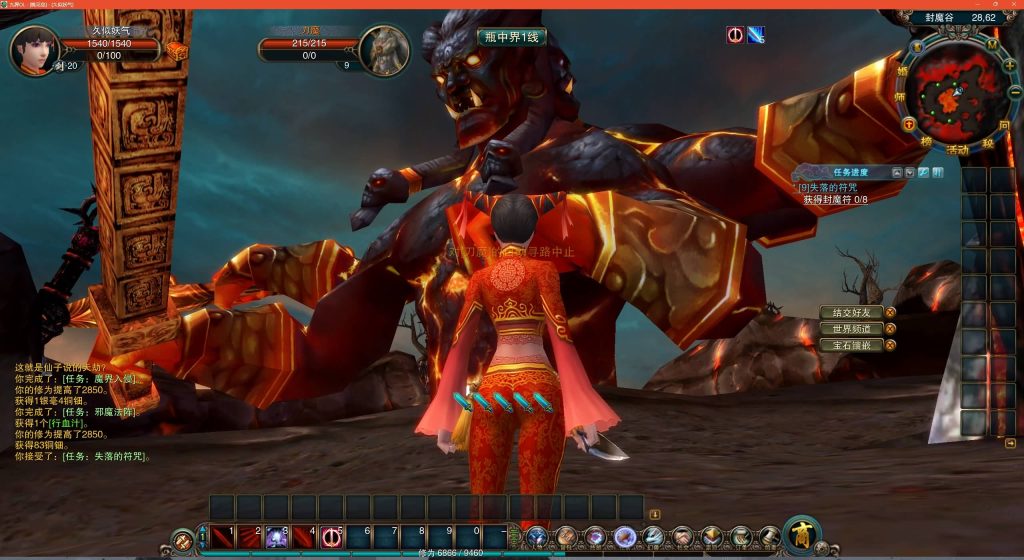Viewport: 1024px width, 560px height.
Task: Activate the red circle skill in slot 5
Action: (331, 537)
